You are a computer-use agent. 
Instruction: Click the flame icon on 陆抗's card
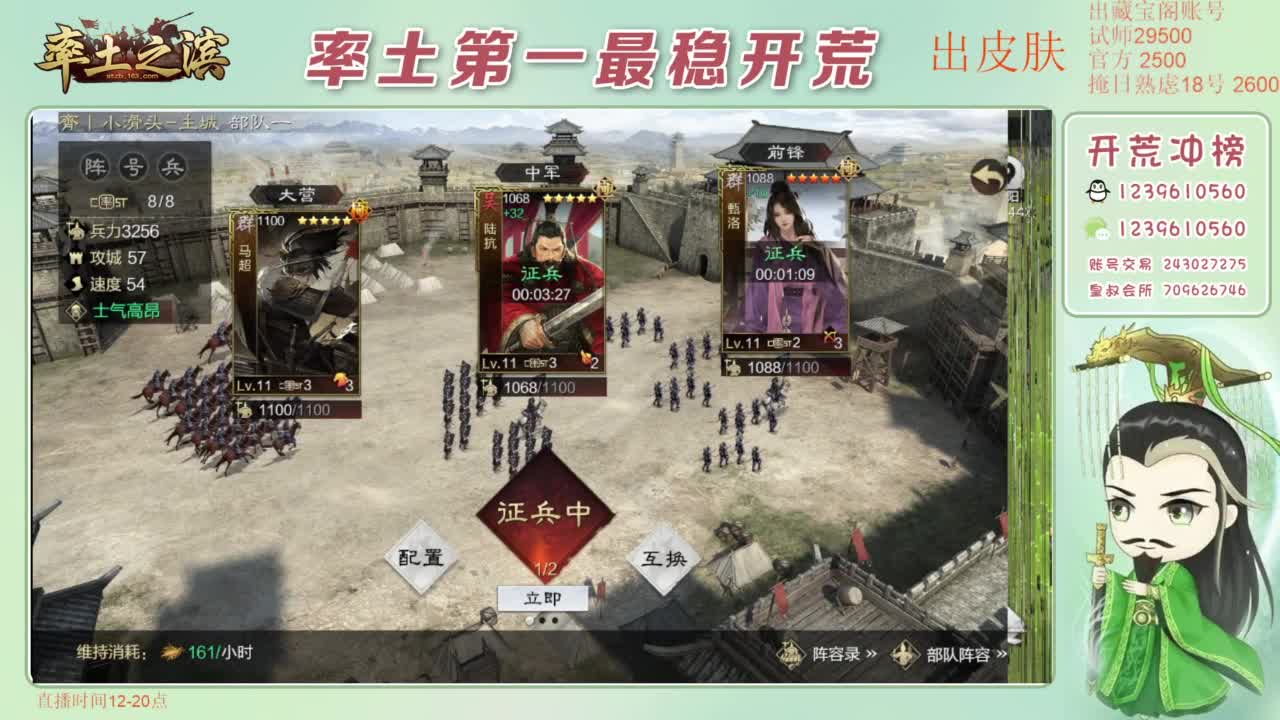click(x=585, y=357)
